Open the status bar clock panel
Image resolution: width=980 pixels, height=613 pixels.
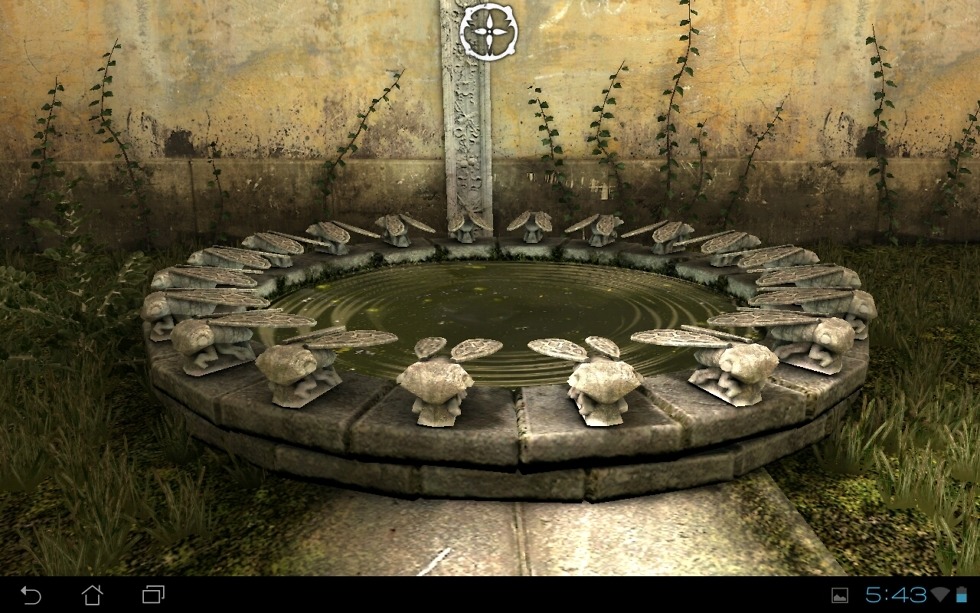(x=895, y=596)
